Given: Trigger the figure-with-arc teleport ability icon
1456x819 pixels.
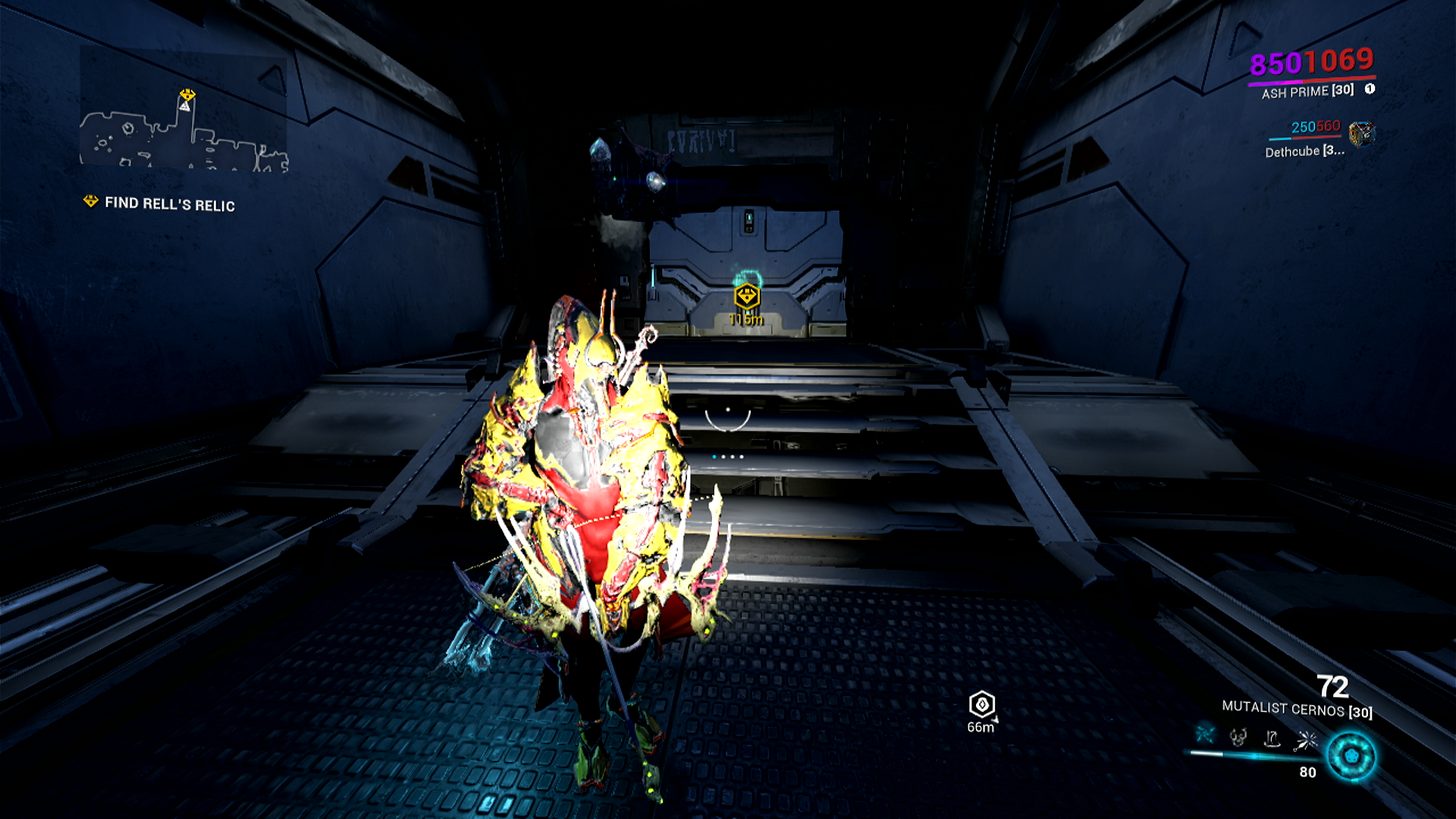Looking at the screenshot, I should coord(1272,738).
